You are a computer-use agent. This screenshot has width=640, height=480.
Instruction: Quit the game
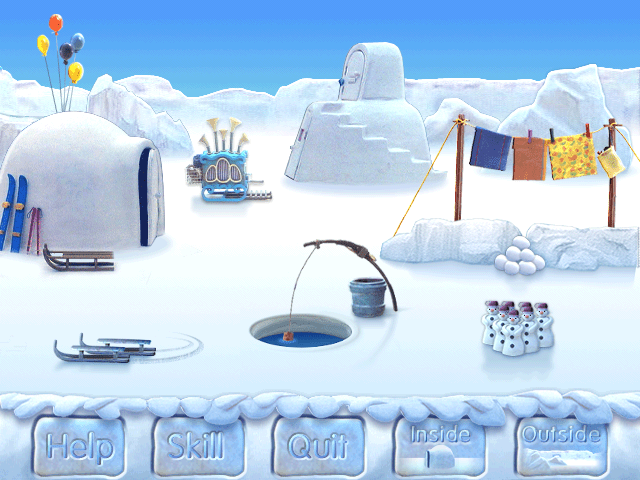[x=320, y=445]
